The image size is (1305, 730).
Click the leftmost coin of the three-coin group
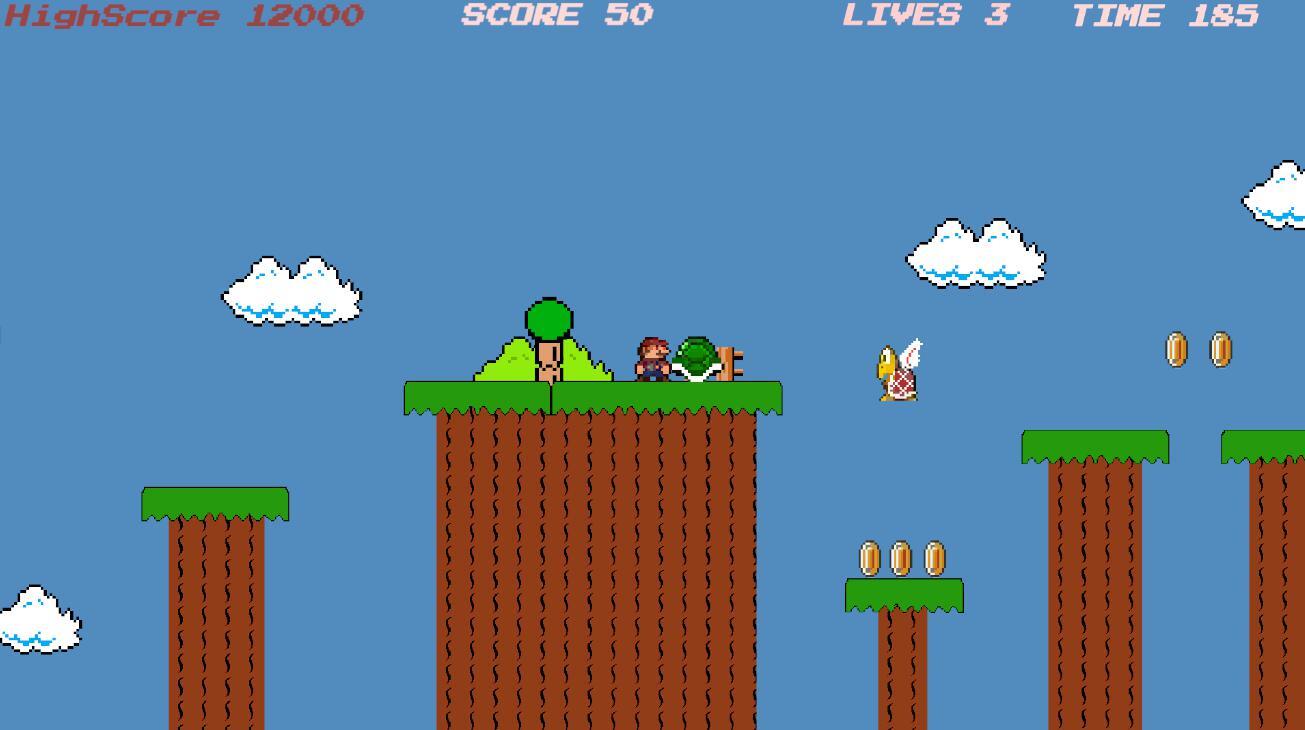click(x=870, y=558)
